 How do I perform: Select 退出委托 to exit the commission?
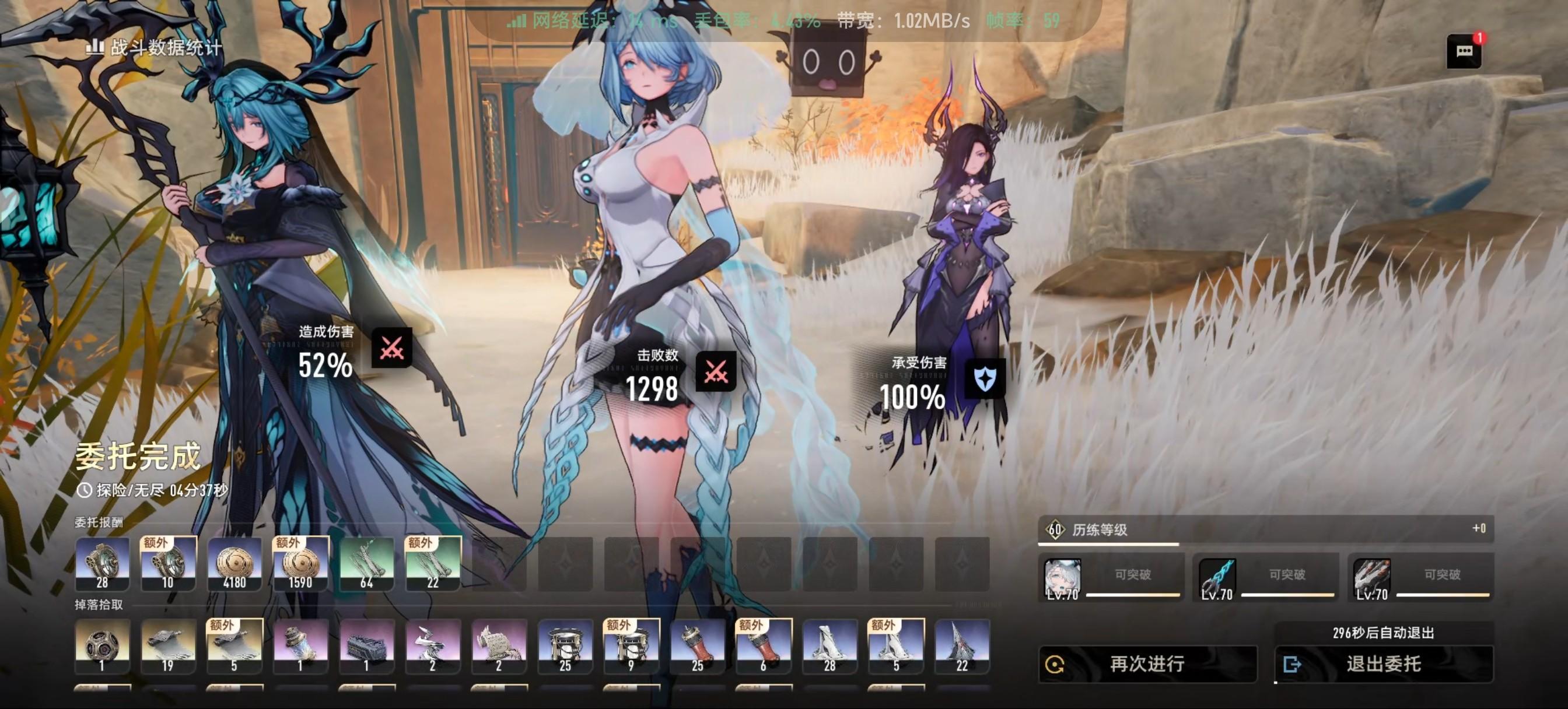(1383, 664)
